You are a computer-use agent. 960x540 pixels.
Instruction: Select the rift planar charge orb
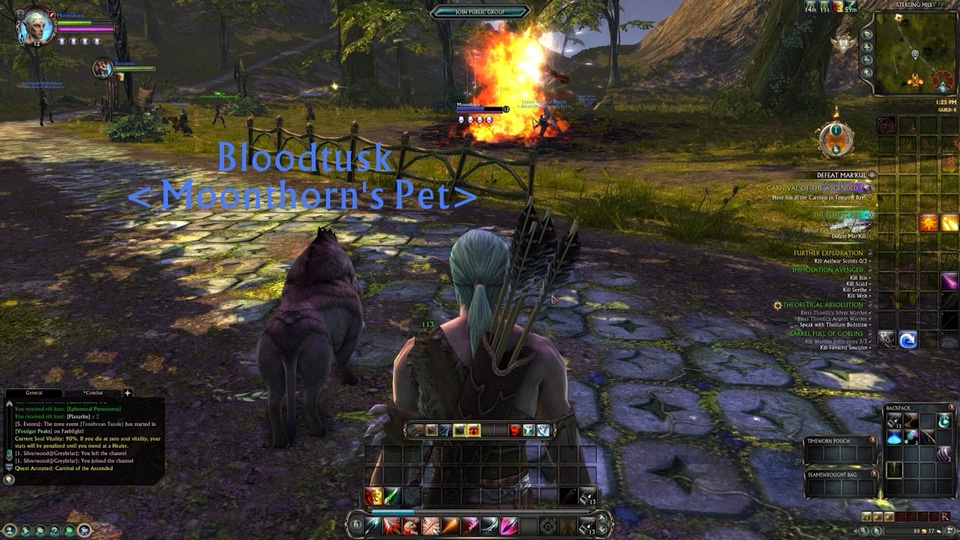click(x=835, y=139)
